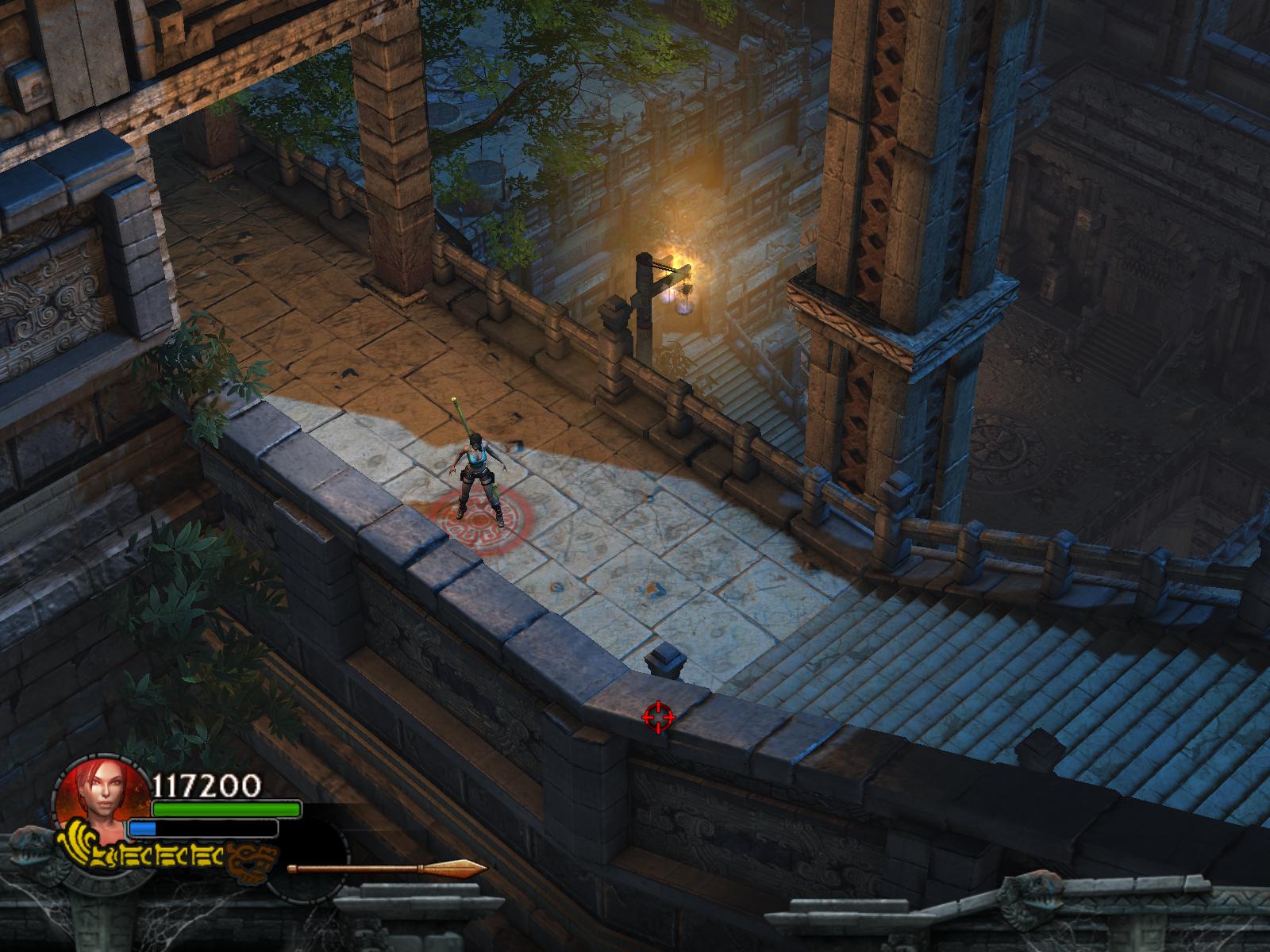Select the spear weapon icon
Viewport: 1270px width, 952px height.
click(x=387, y=868)
